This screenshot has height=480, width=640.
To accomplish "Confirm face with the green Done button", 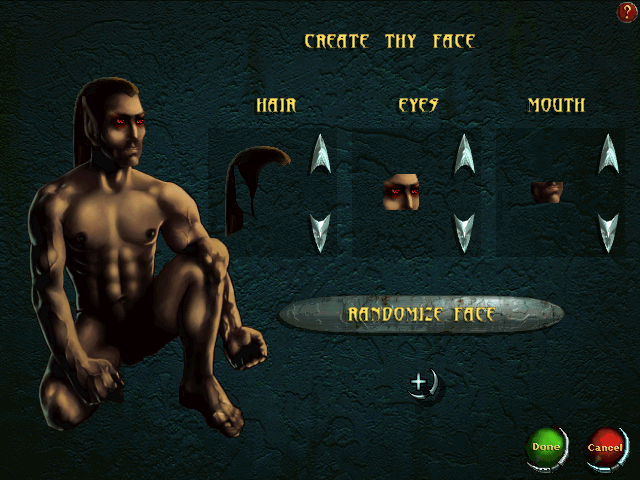I will tap(545, 447).
